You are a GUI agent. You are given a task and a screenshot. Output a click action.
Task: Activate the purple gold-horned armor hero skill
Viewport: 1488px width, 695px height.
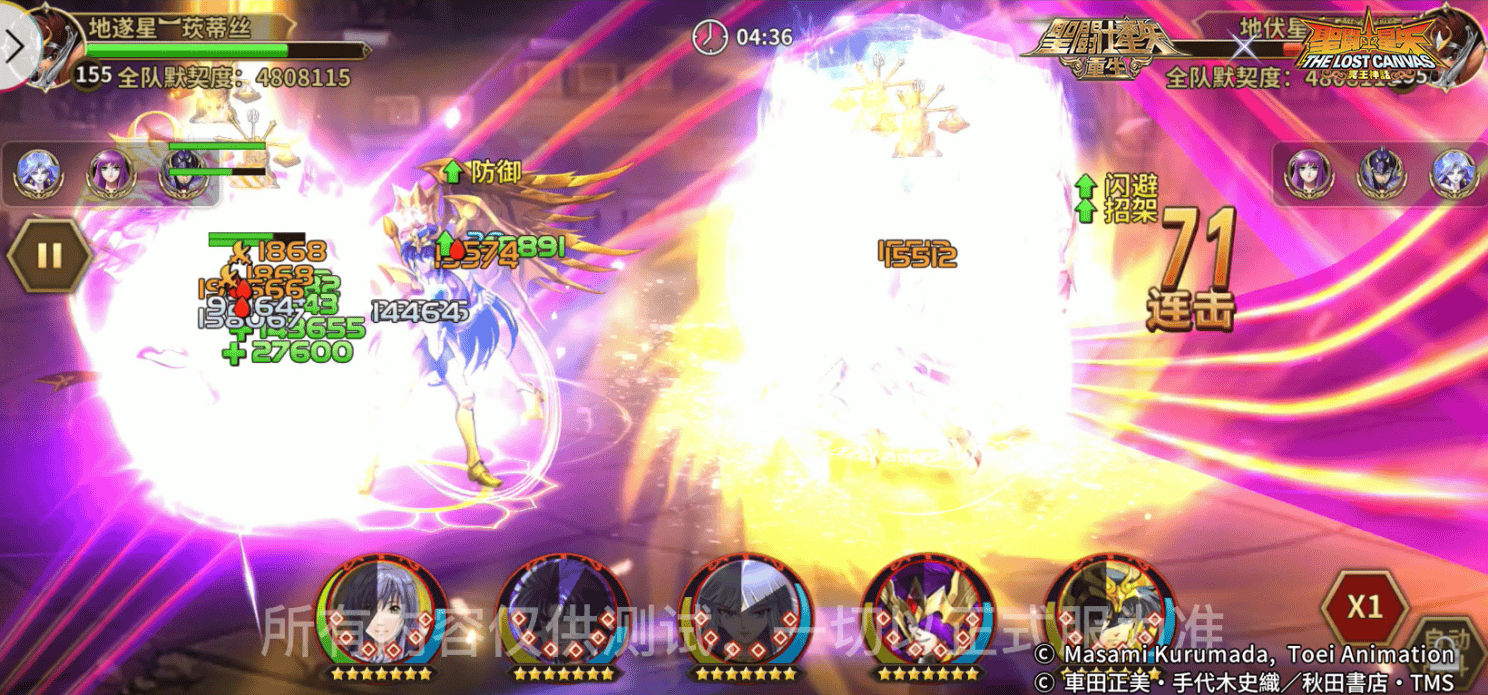(926, 613)
